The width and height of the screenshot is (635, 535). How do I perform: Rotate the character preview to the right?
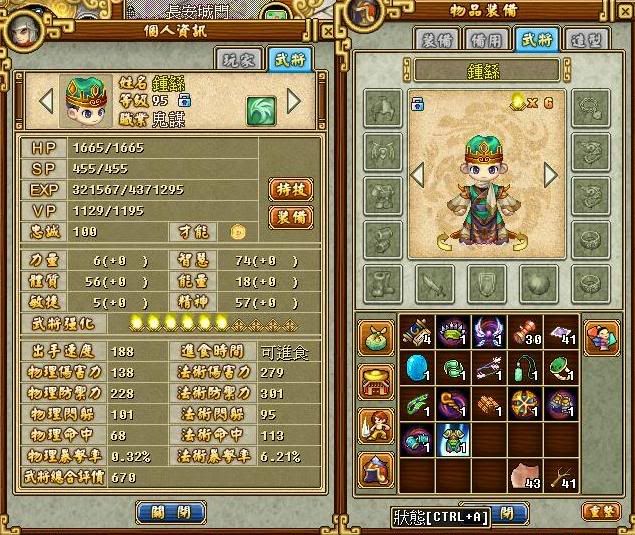(x=550, y=175)
